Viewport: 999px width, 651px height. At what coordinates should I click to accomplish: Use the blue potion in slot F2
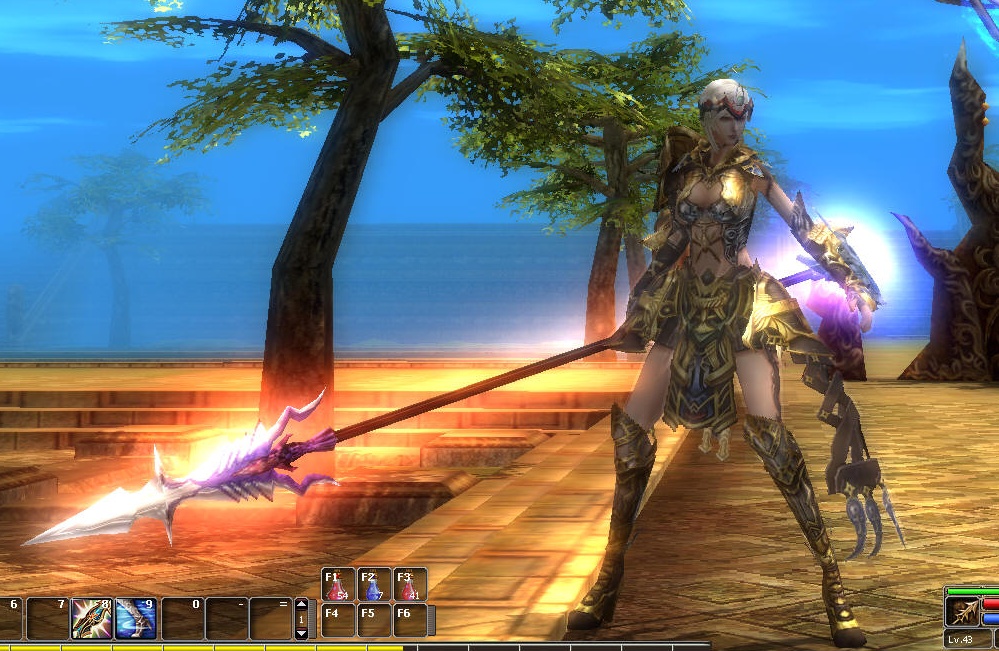374,585
